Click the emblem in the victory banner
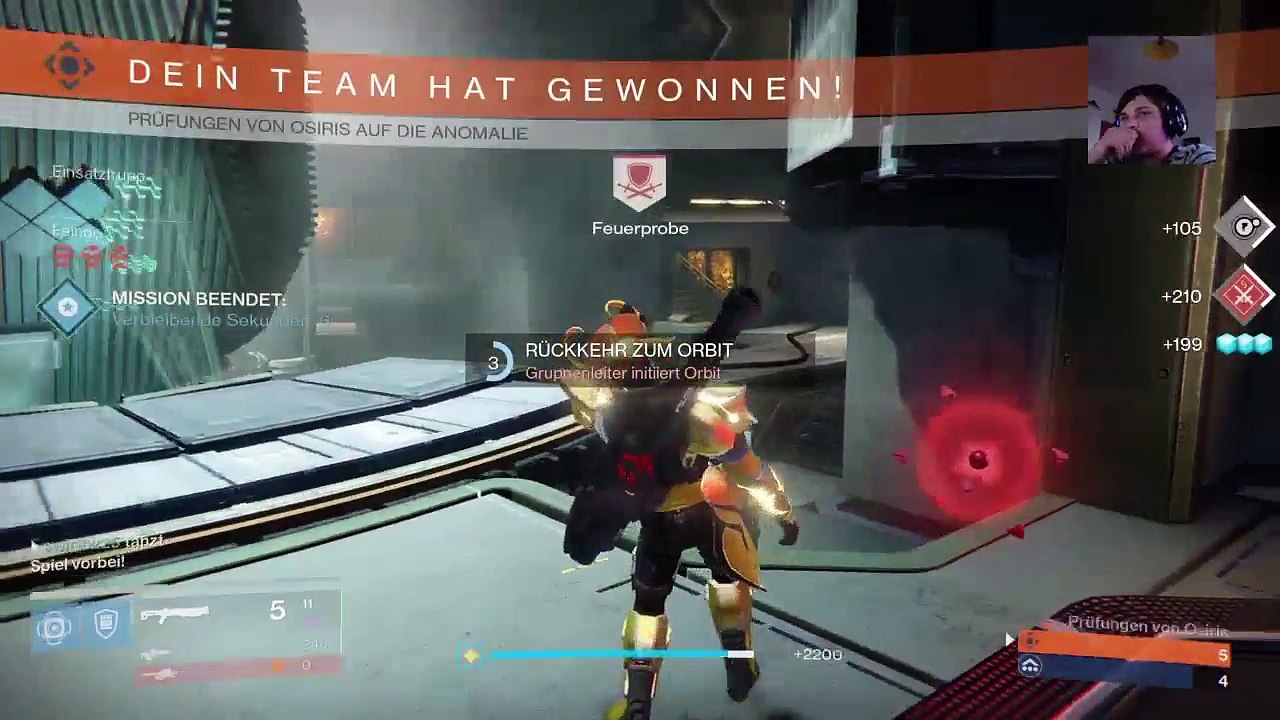Viewport: 1280px width, 720px height. coord(69,66)
